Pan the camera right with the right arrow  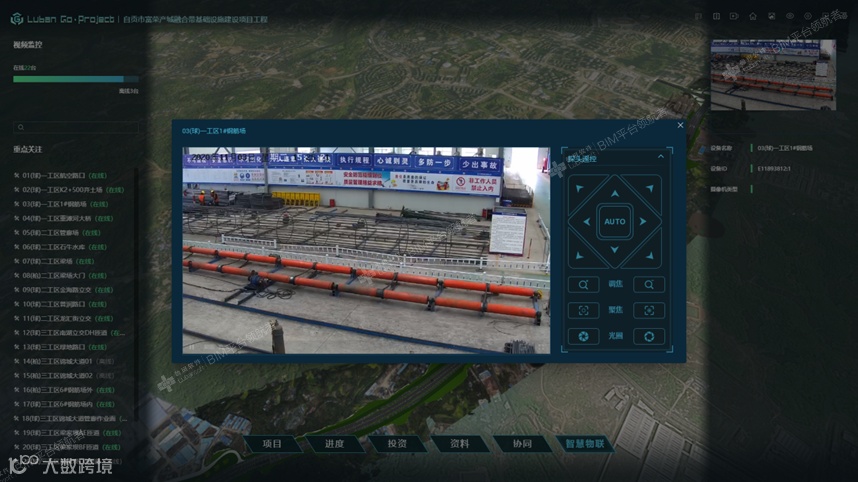pyautogui.click(x=642, y=221)
